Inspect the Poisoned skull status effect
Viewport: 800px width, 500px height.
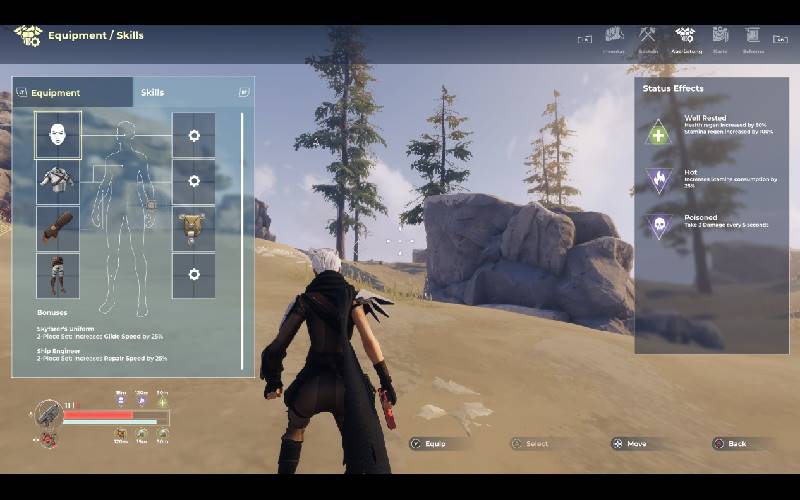tap(659, 226)
